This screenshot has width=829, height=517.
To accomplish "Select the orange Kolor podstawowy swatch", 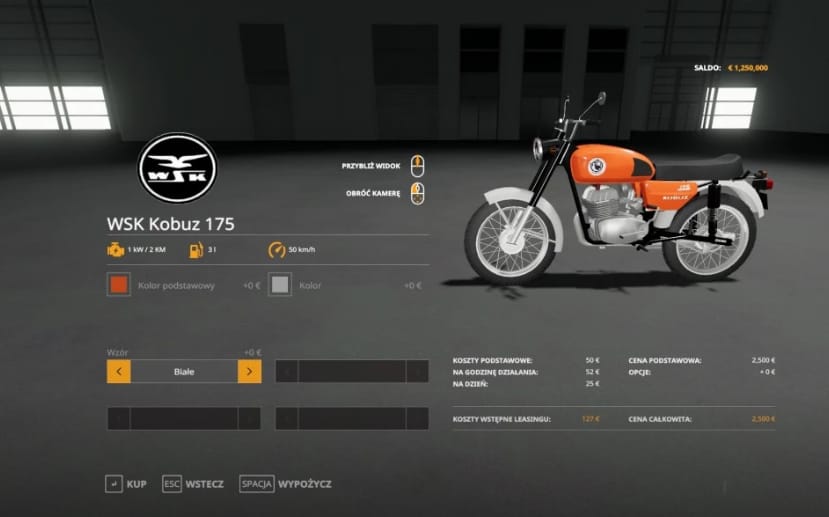I will point(119,285).
